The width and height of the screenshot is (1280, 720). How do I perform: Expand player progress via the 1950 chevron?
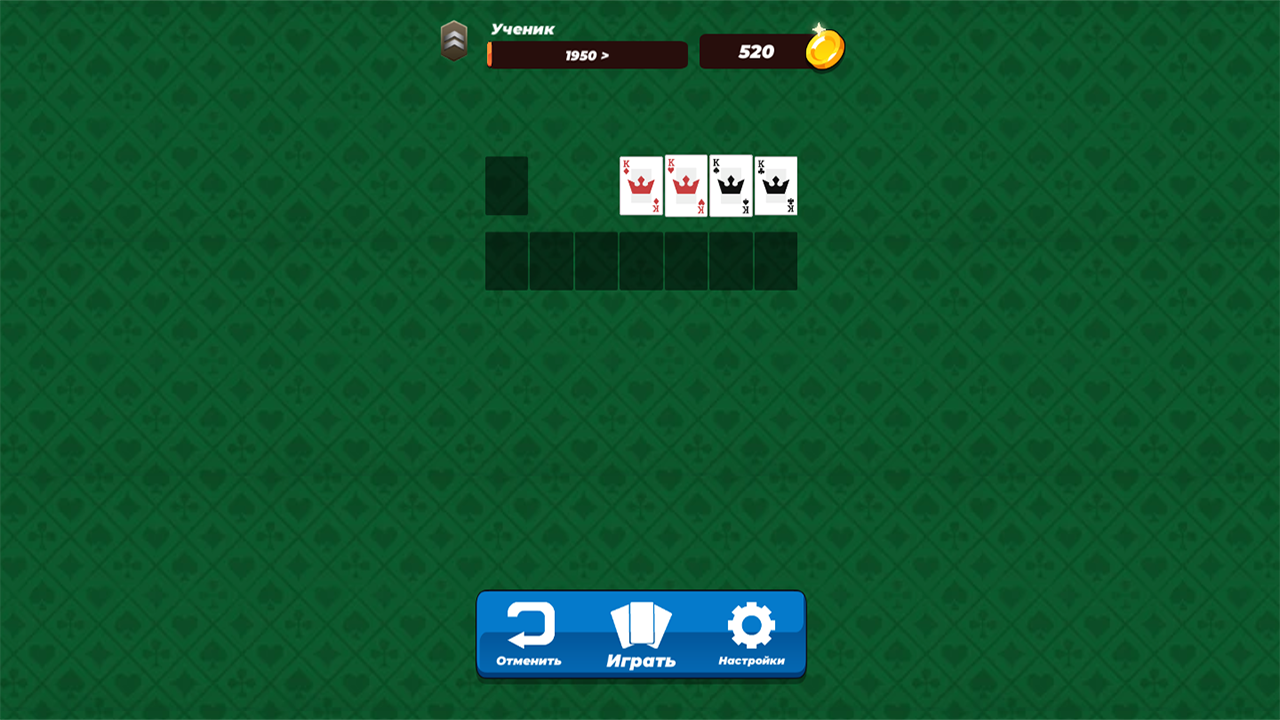click(603, 56)
